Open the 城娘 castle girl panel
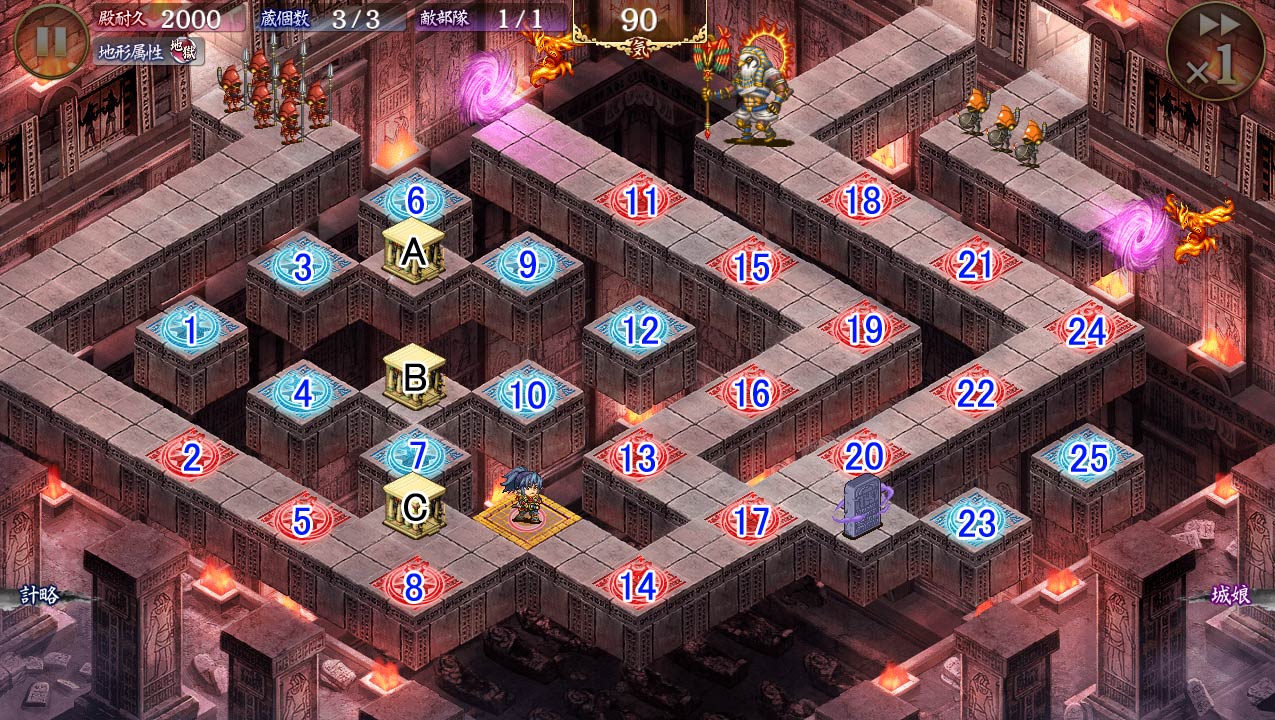 1230,596
